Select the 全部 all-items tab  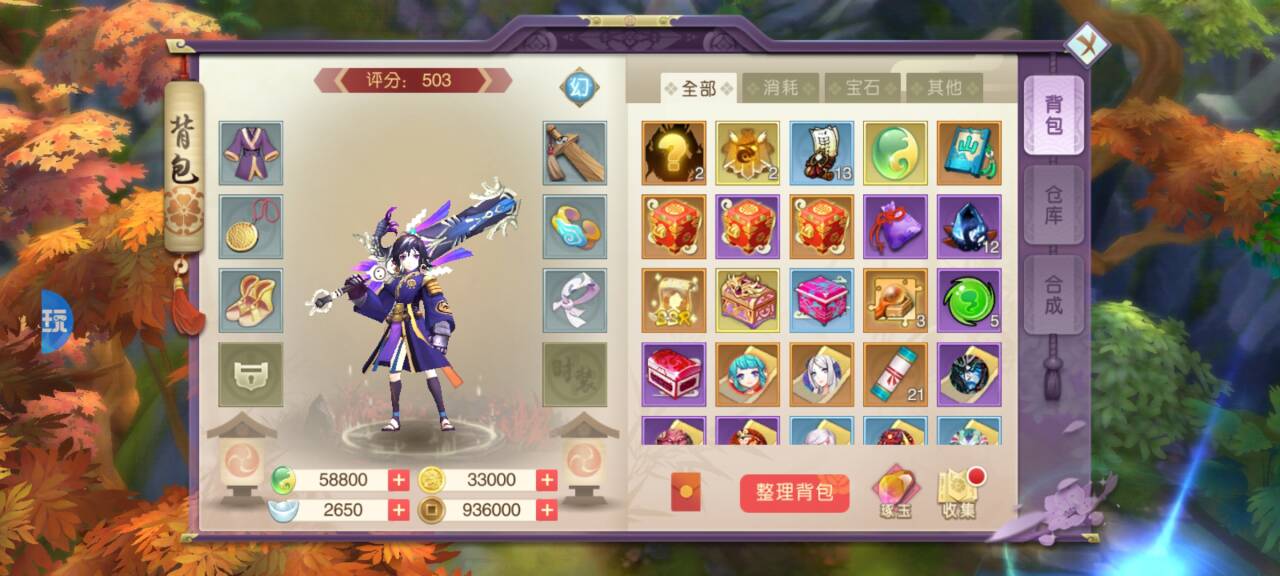point(698,88)
